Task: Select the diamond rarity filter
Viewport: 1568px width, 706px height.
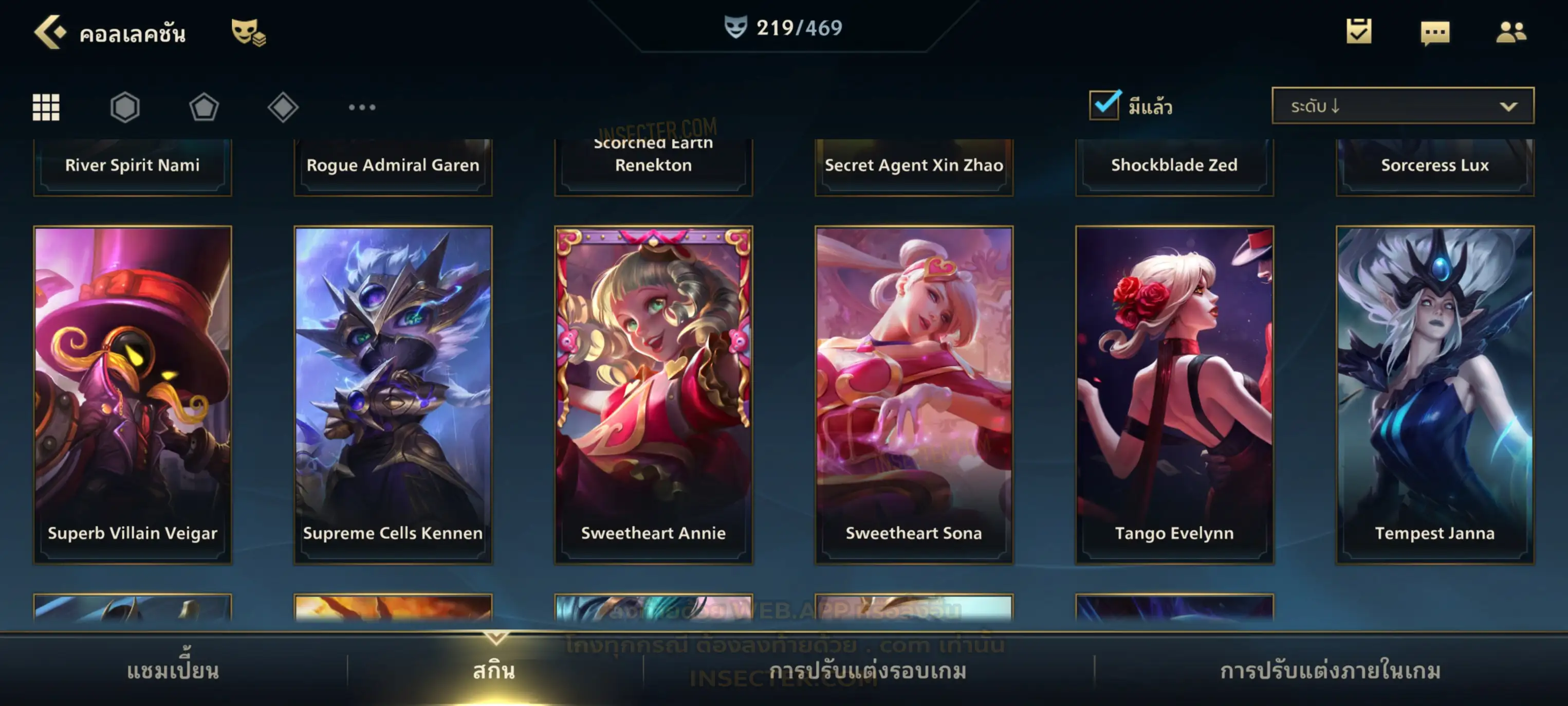Action: point(283,107)
